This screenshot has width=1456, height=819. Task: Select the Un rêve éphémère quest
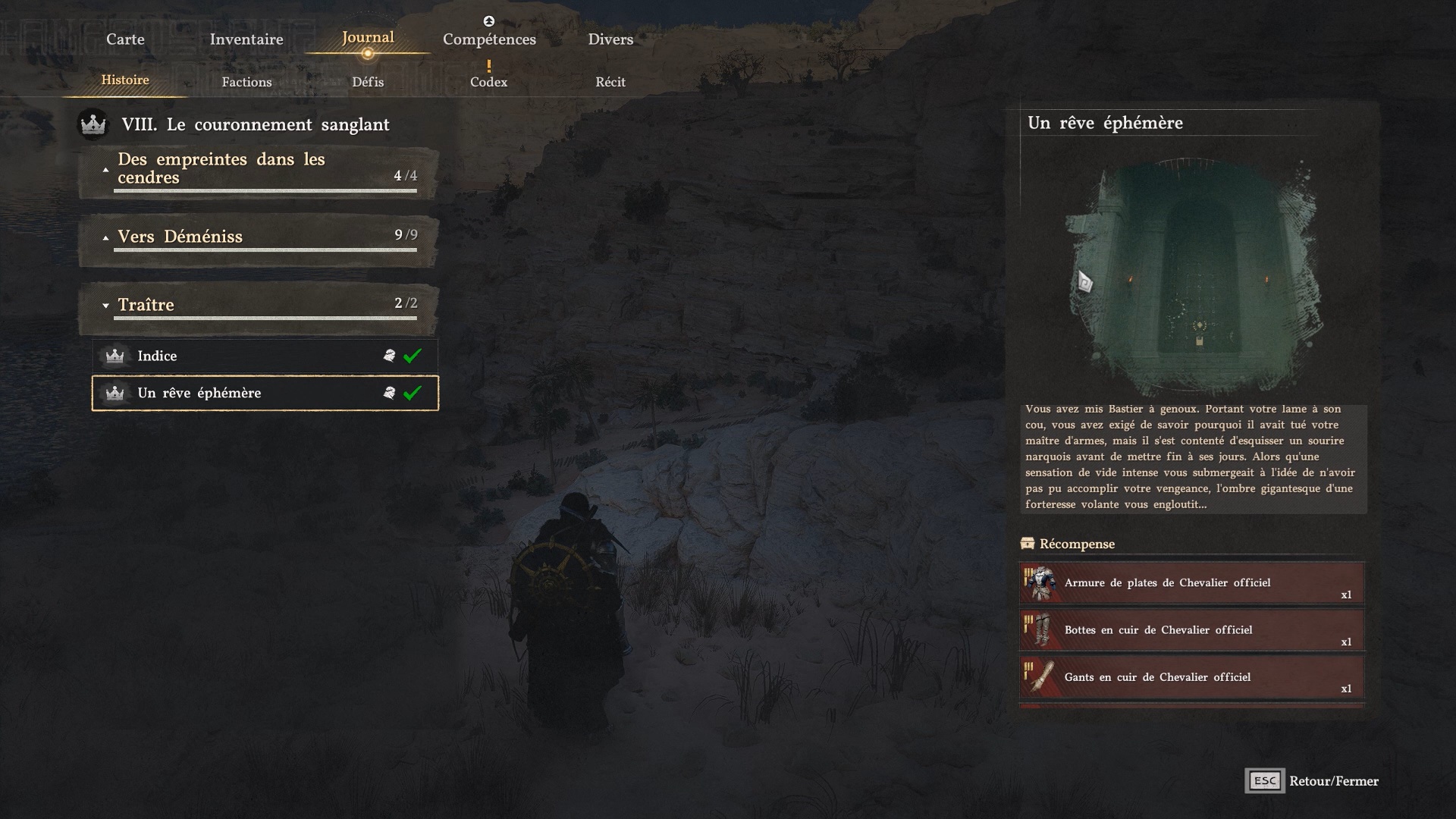tap(265, 393)
